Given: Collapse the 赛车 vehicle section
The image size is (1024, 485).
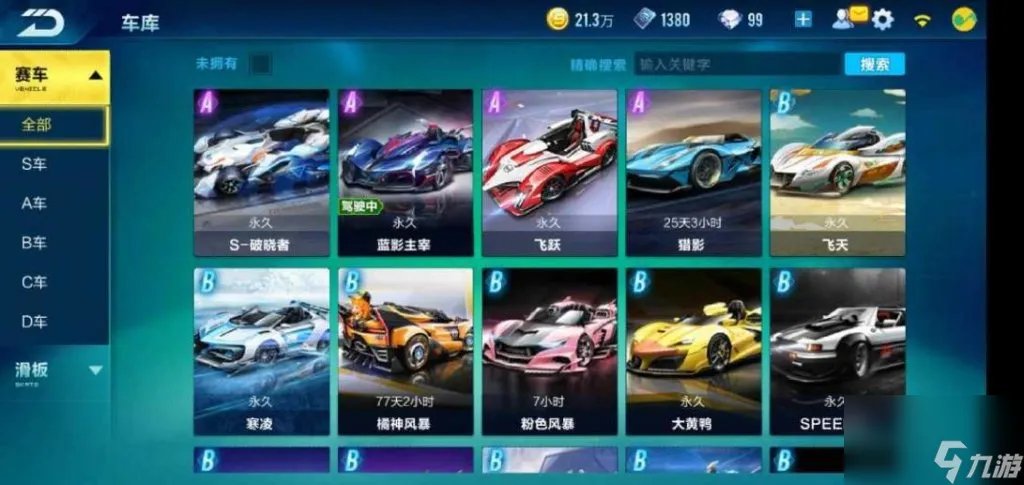Looking at the screenshot, I should tap(54, 76).
